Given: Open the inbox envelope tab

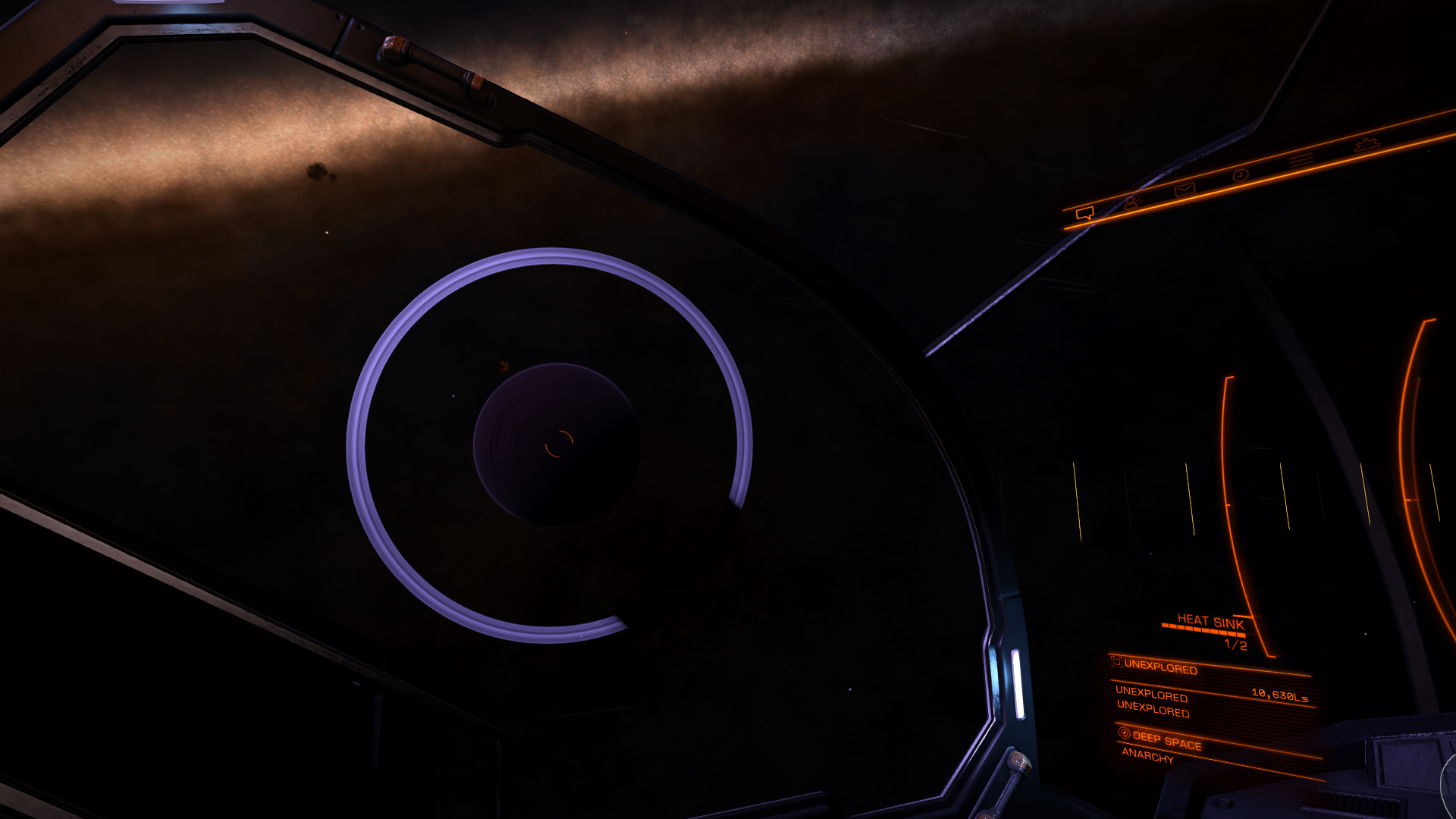Looking at the screenshot, I should click(x=1184, y=189).
